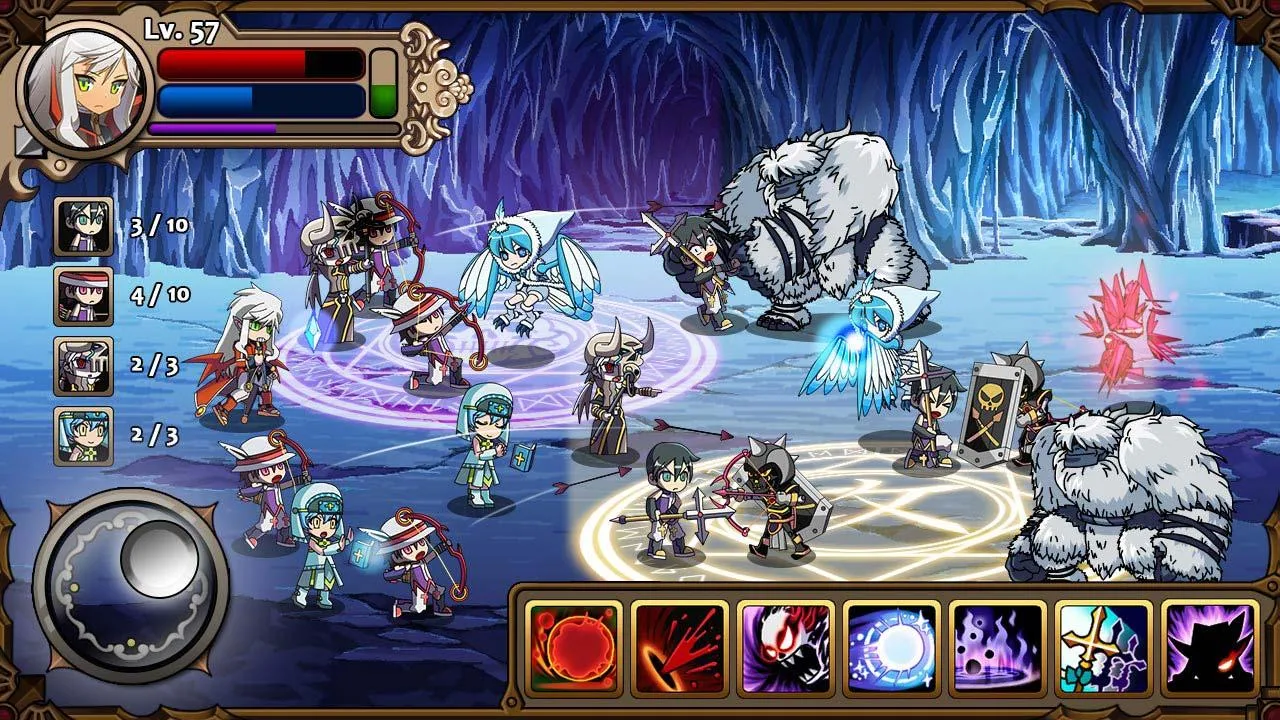Summon the horned skull mage unit
The height and width of the screenshot is (720, 1280).
point(83,366)
